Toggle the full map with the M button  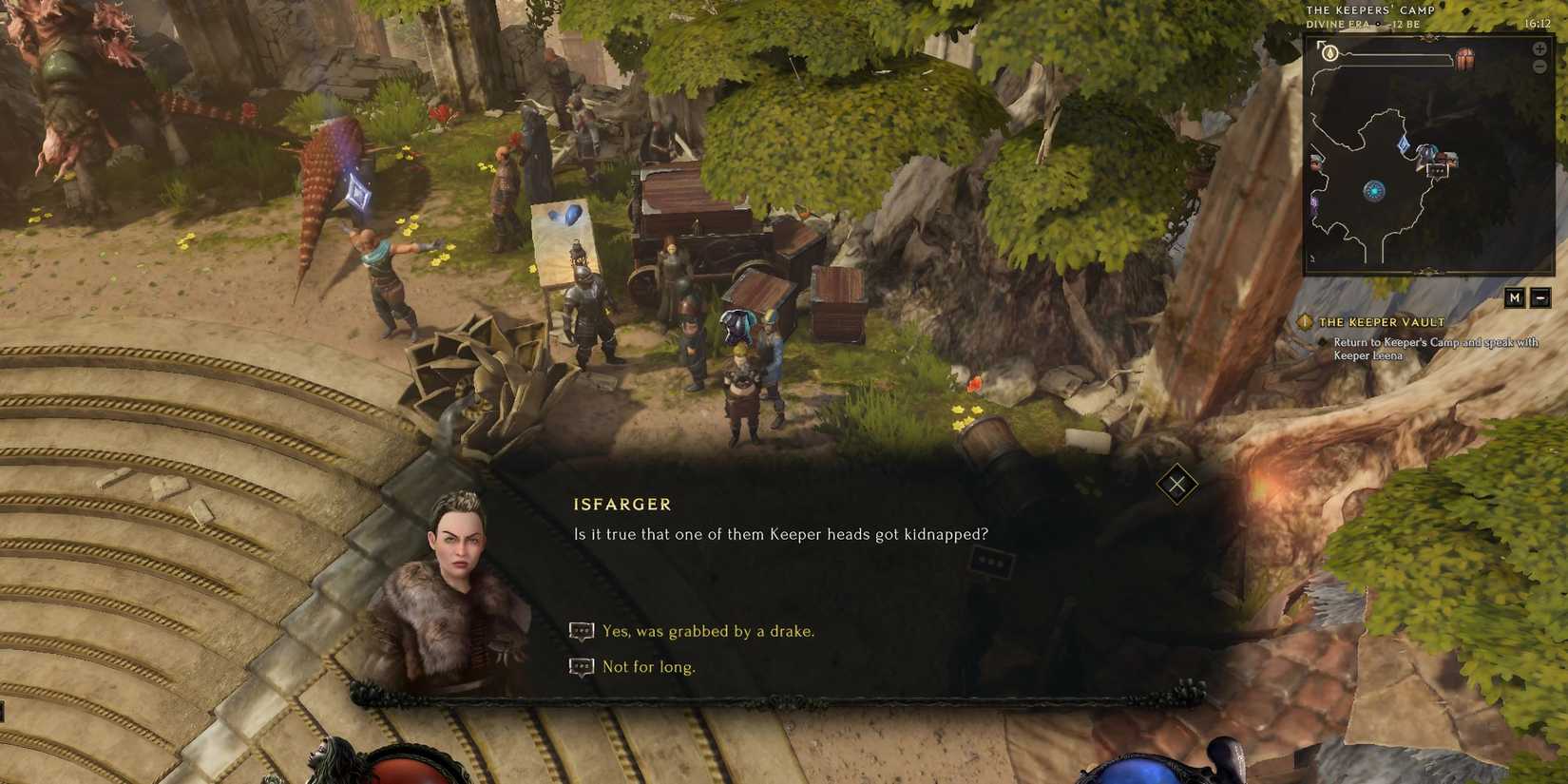click(x=1516, y=297)
